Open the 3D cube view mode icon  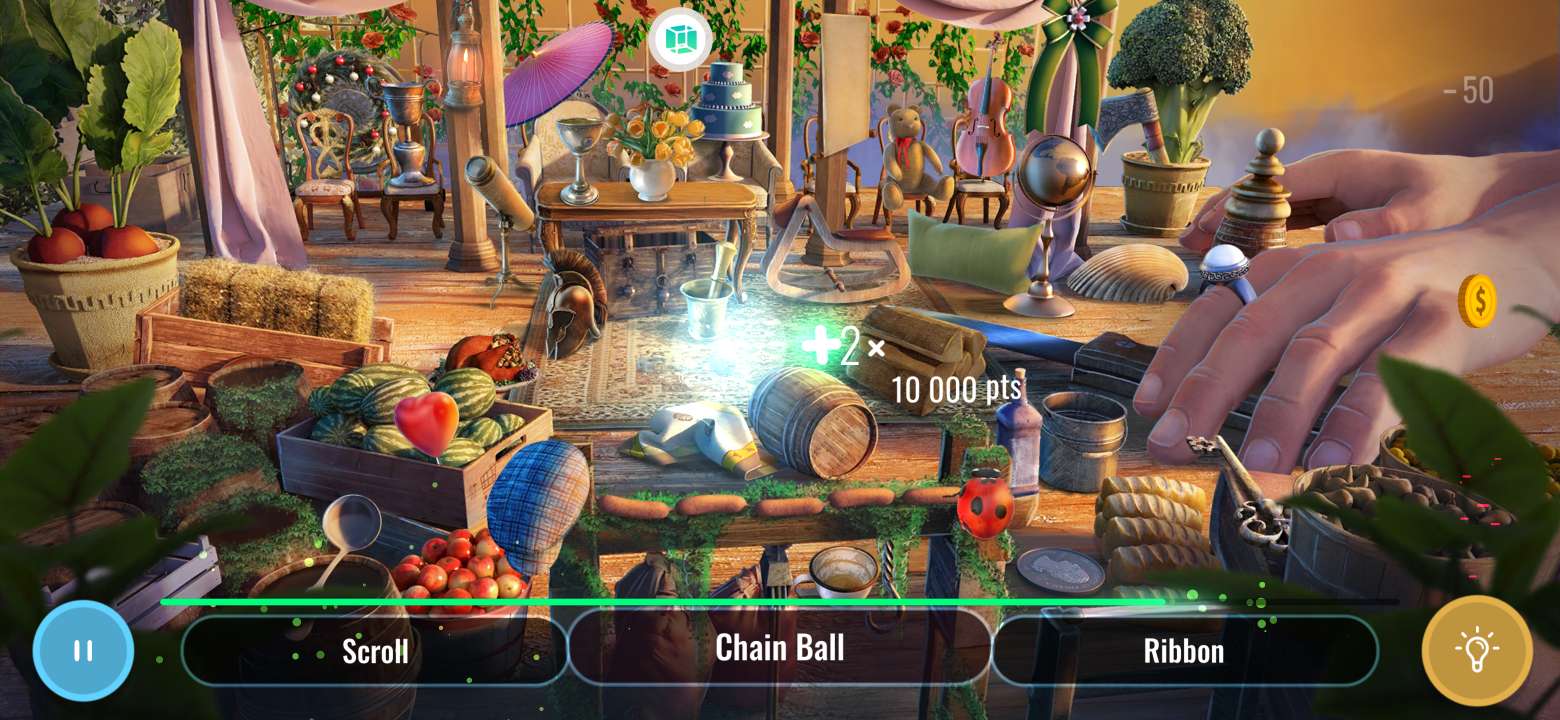680,39
